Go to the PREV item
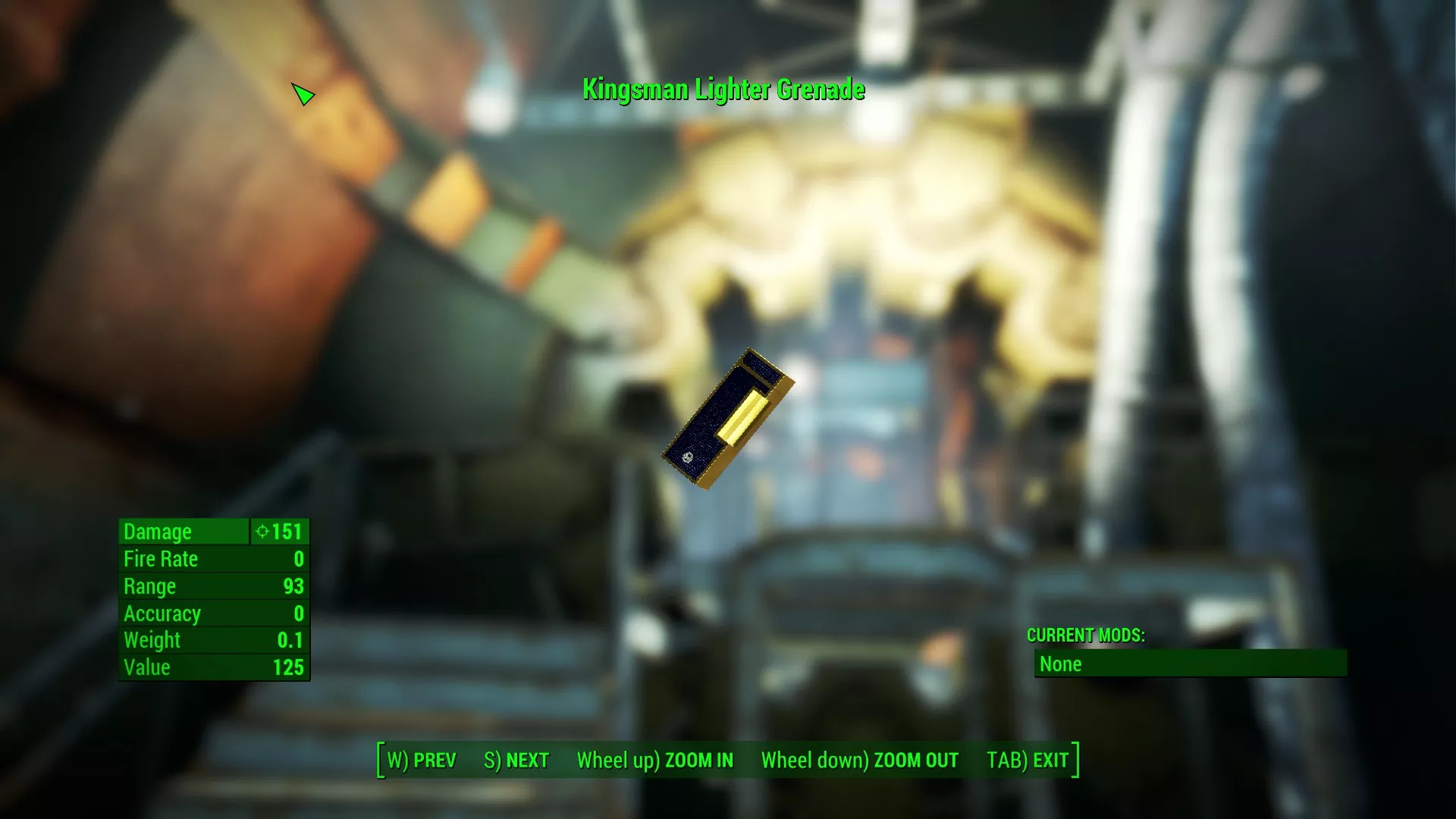 [x=422, y=760]
